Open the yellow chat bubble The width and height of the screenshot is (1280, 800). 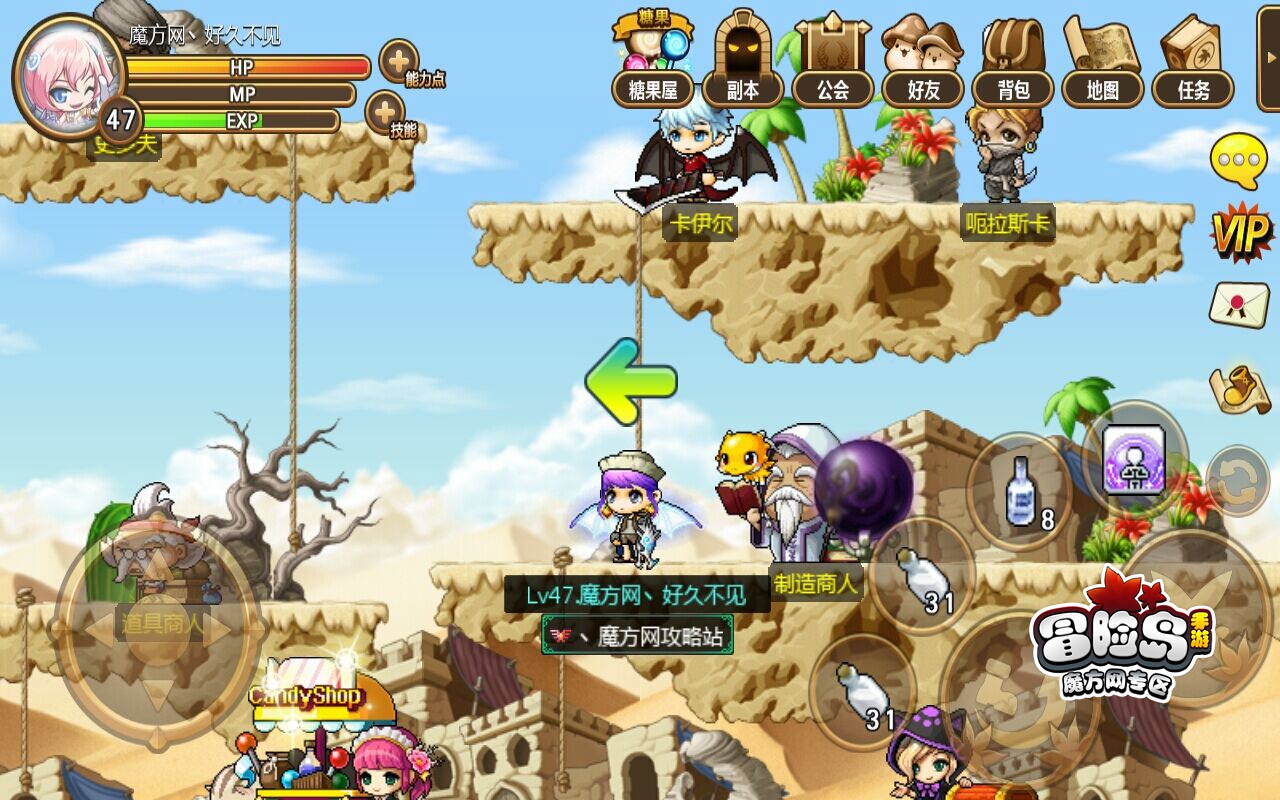coord(1239,160)
